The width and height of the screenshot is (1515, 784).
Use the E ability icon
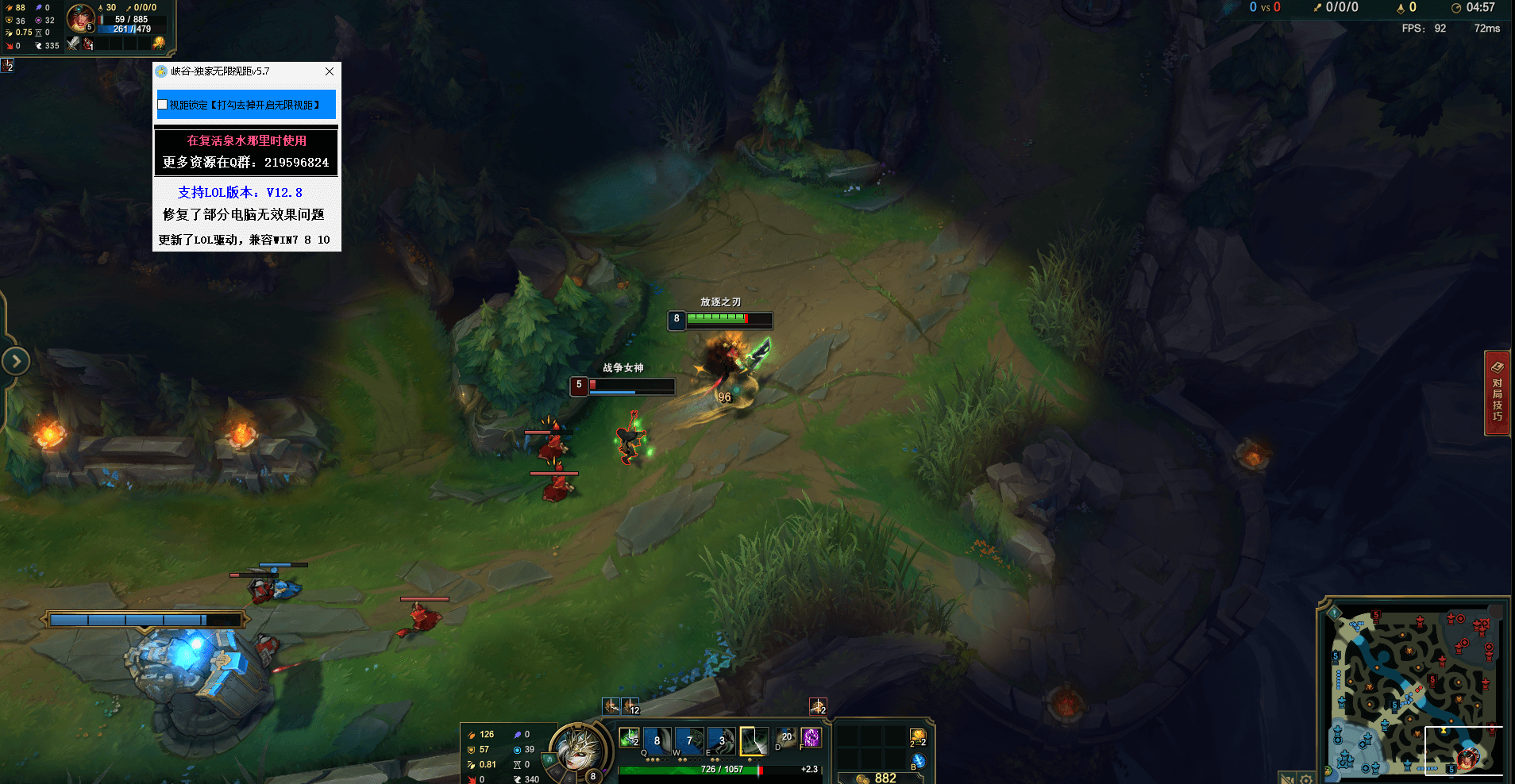tap(721, 740)
